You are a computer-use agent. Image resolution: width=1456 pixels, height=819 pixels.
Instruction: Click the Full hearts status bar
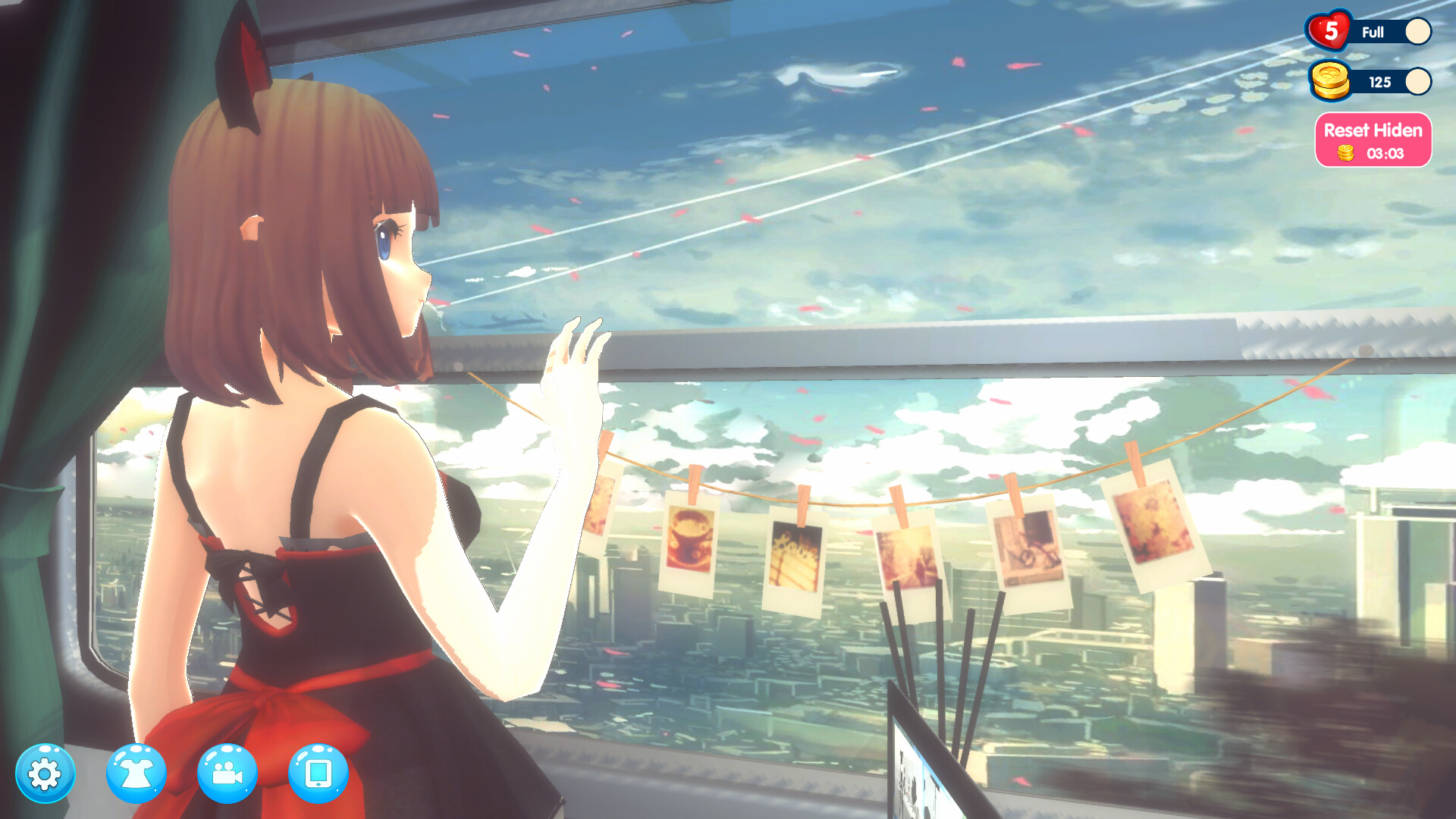(x=1374, y=33)
